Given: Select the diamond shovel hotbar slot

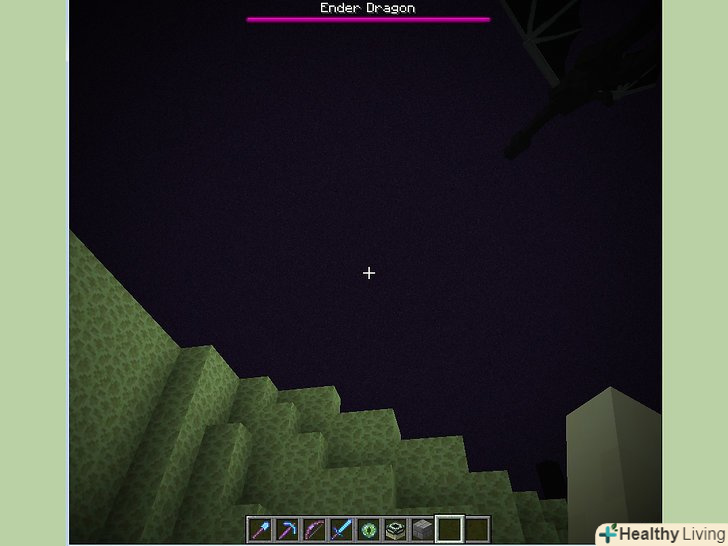Looking at the screenshot, I should tap(260, 529).
